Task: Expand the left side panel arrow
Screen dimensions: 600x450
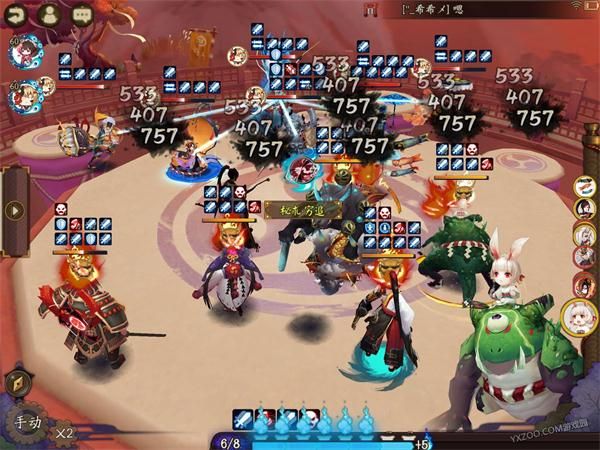Action: pyautogui.click(x=14, y=211)
